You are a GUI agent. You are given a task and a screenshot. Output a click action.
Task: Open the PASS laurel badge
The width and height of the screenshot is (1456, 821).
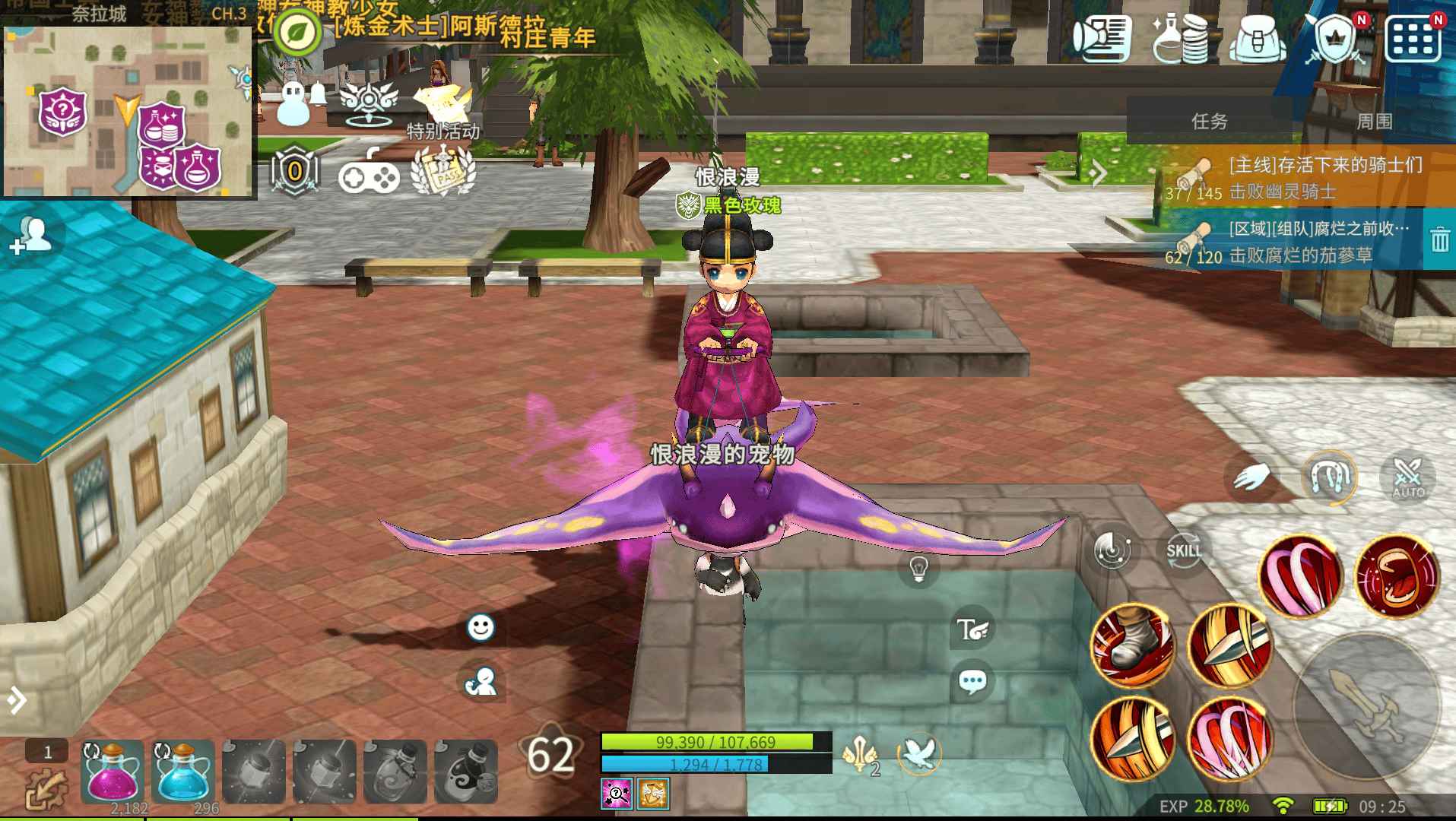(x=443, y=172)
